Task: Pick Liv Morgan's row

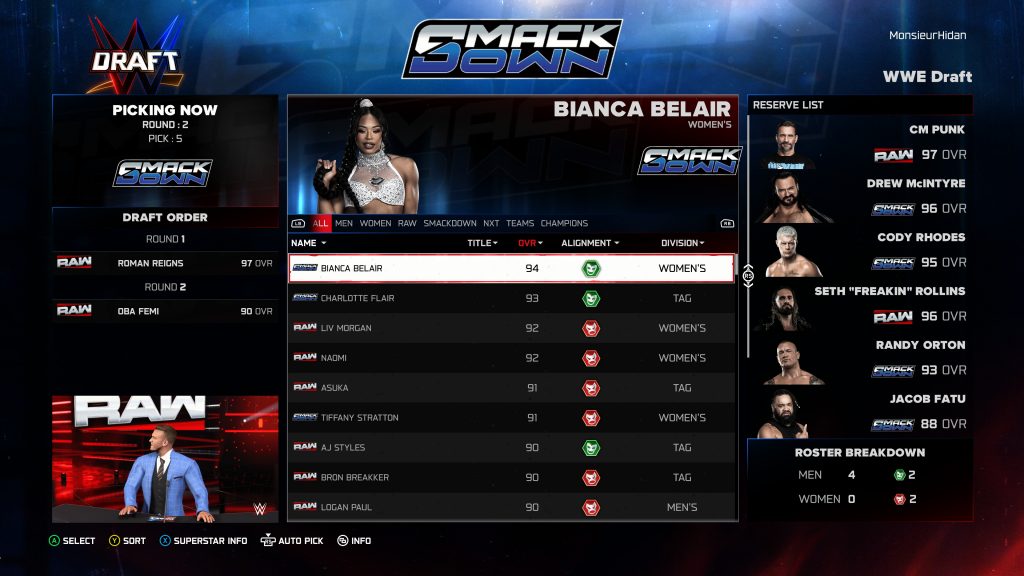Action: coord(511,328)
